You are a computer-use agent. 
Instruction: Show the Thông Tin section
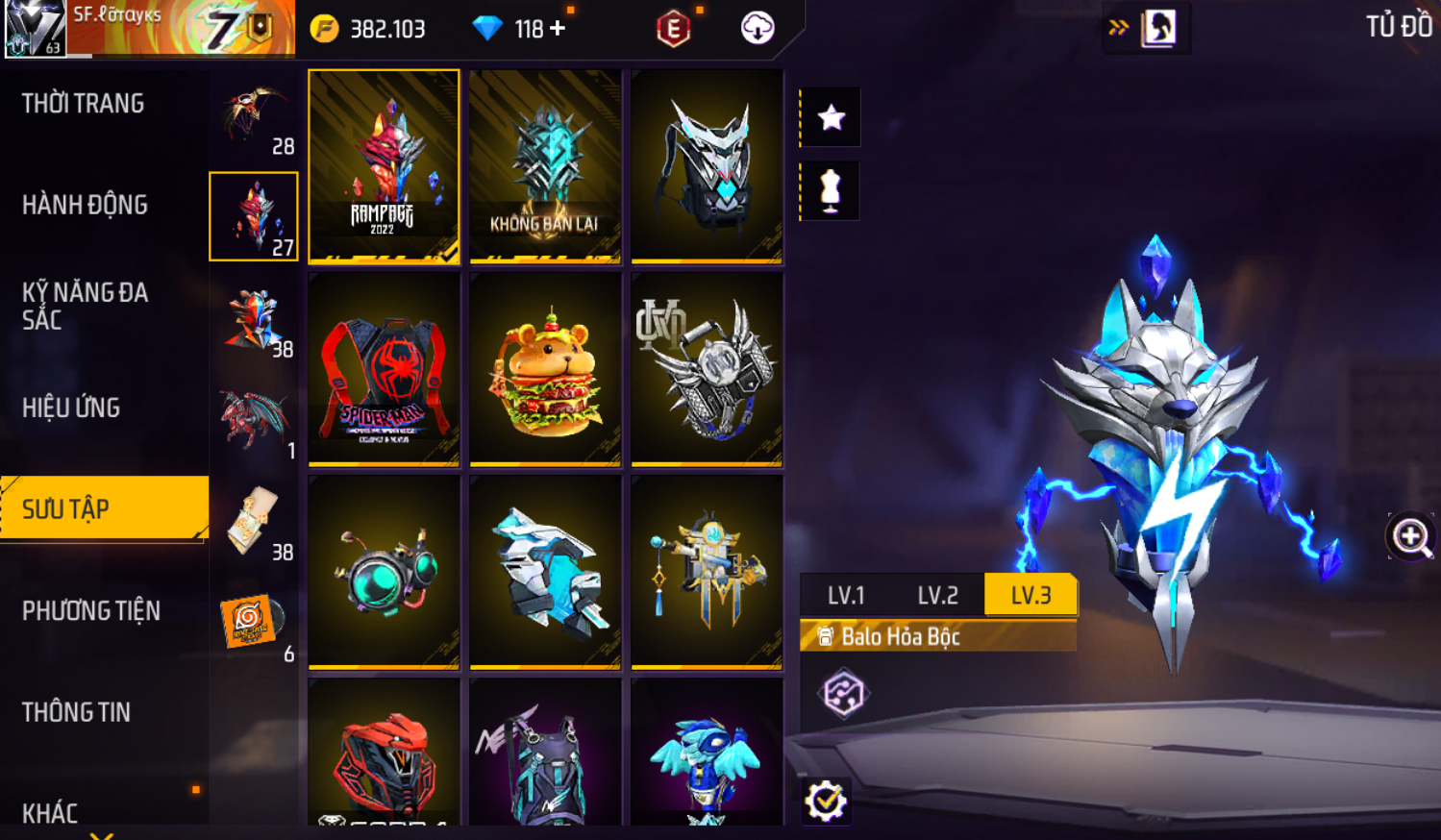[x=76, y=712]
